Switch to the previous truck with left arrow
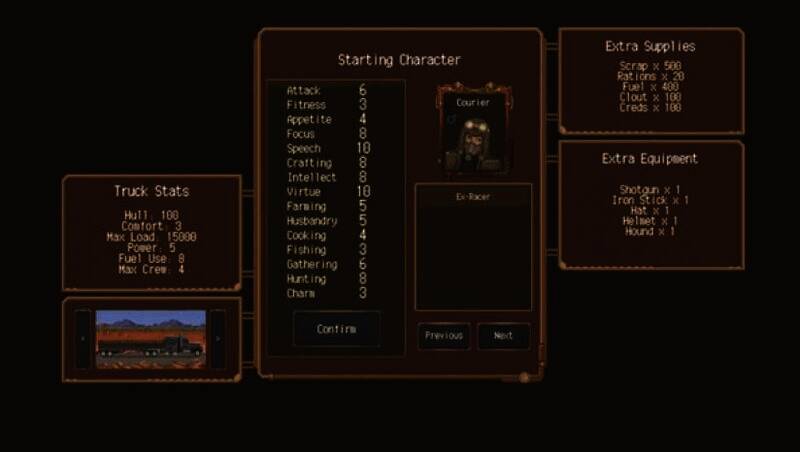The image size is (800, 452). pos(84,340)
